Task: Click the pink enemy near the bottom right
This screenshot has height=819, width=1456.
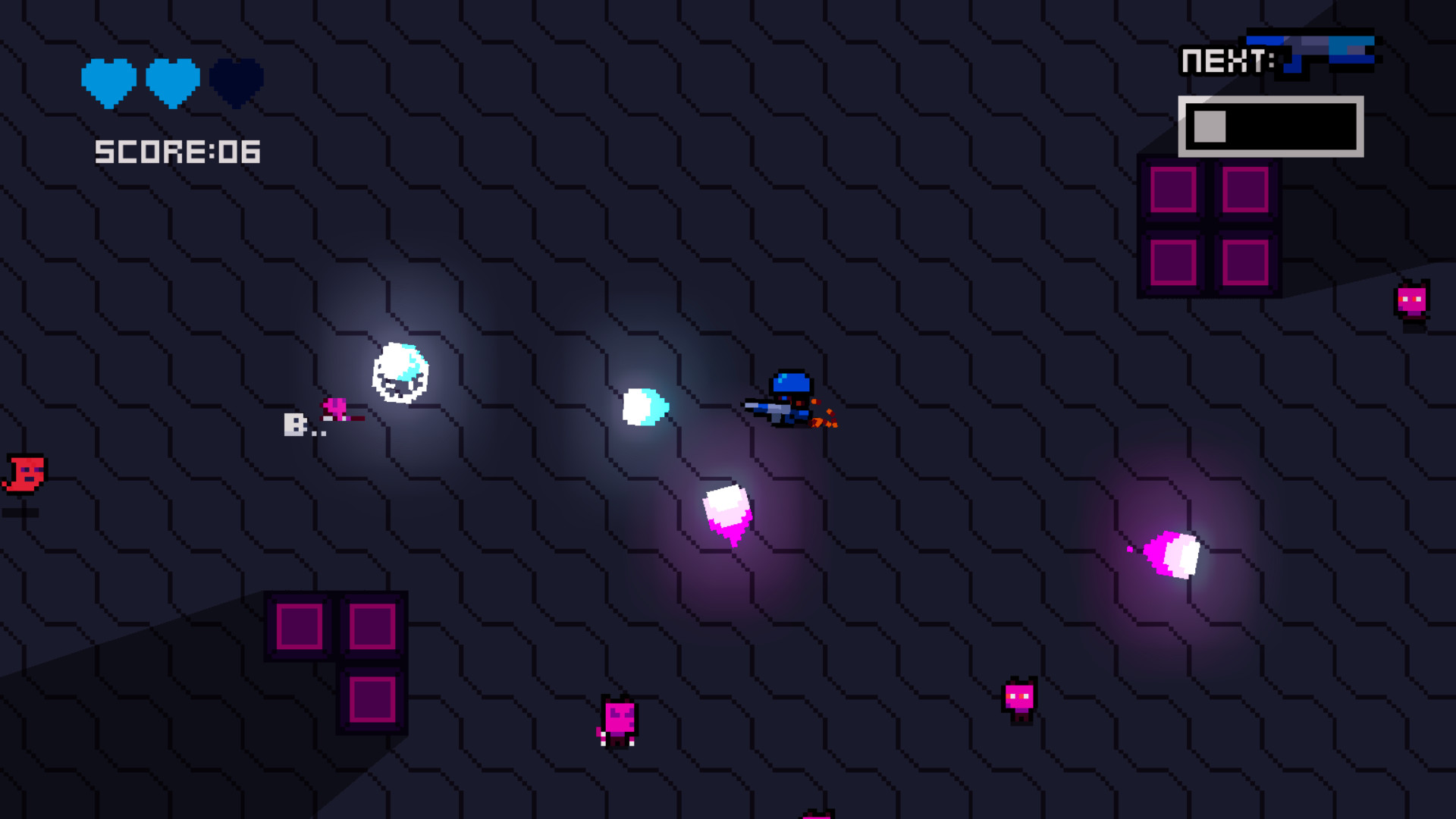Action: (x=1020, y=701)
